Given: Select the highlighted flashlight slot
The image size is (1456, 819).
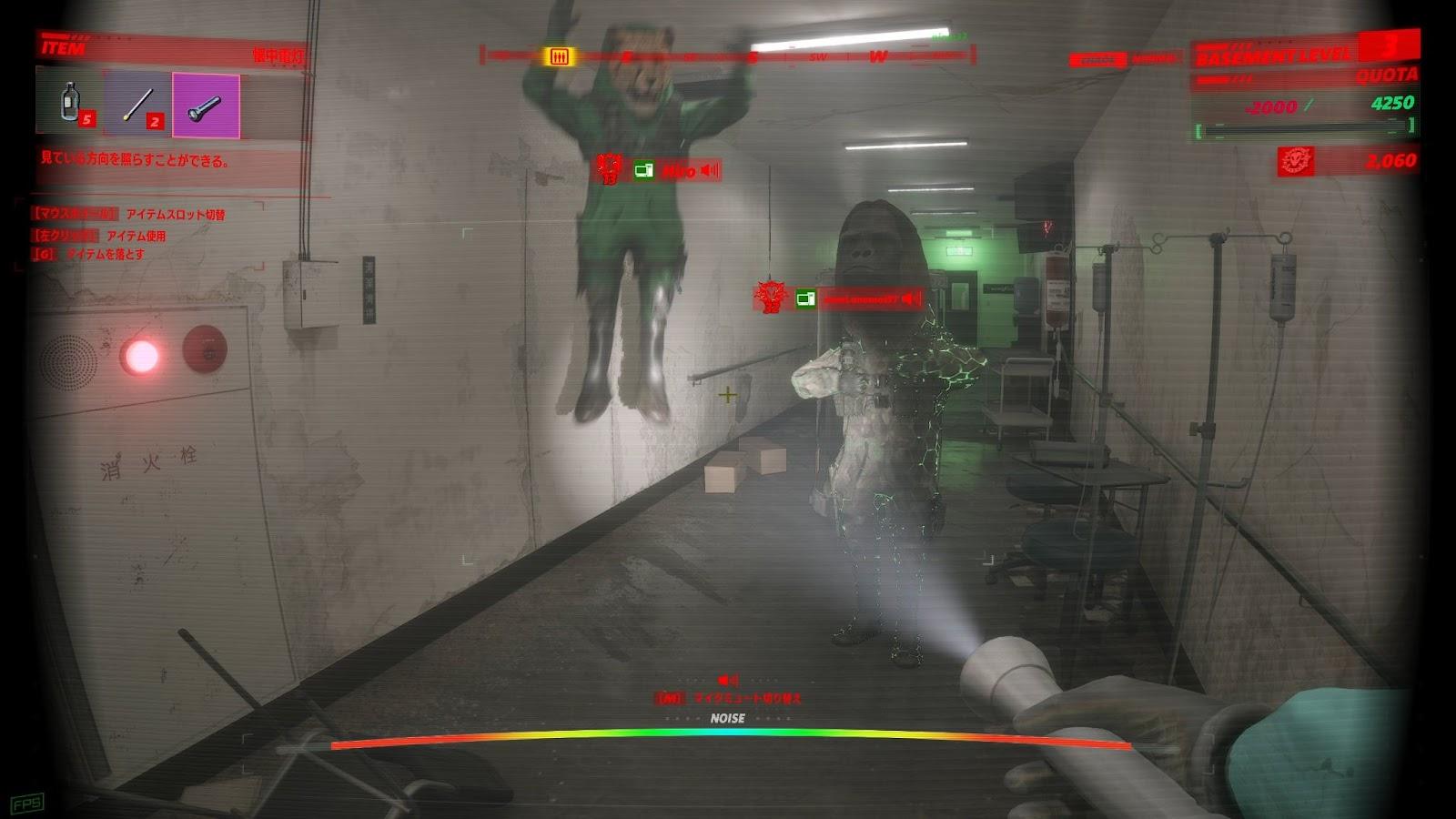Looking at the screenshot, I should (206, 106).
